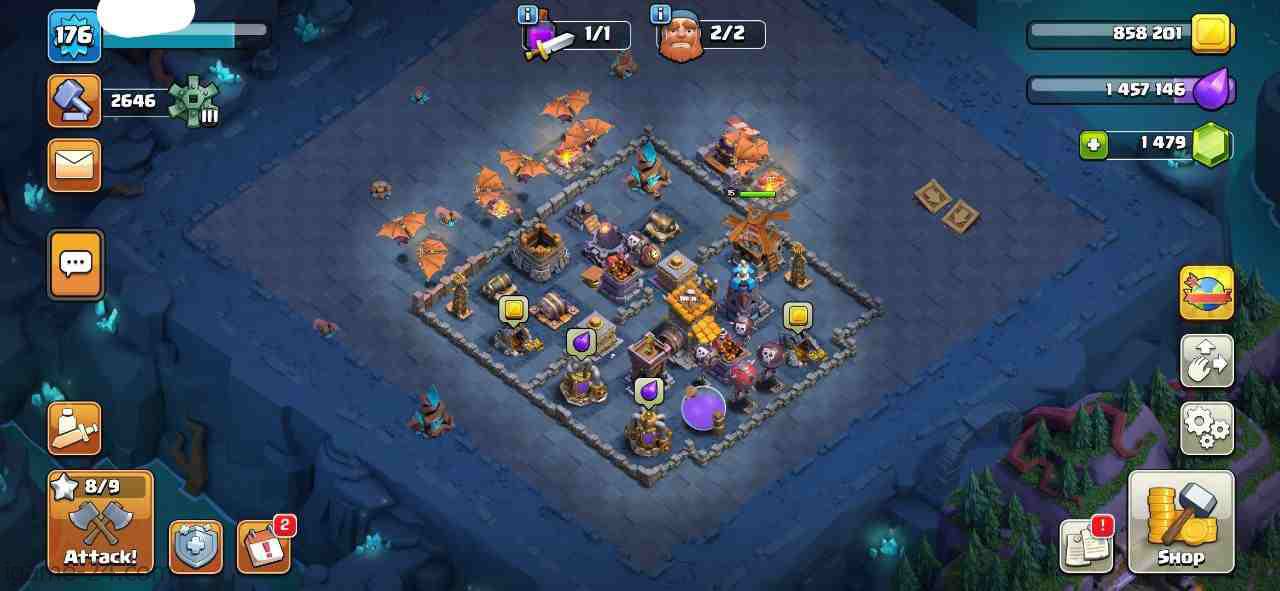Image resolution: width=1280 pixels, height=591 pixels.
Task: Open the calendar events button
Action: click(264, 548)
